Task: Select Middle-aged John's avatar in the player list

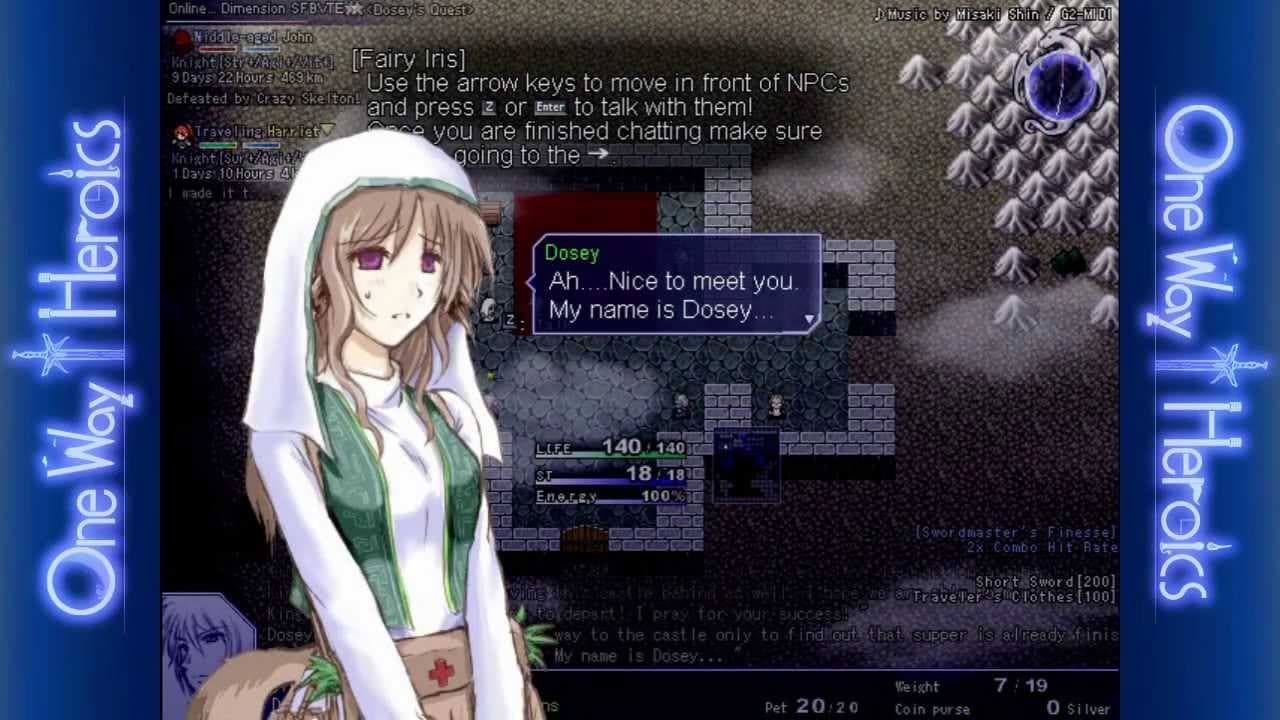Action: point(183,38)
